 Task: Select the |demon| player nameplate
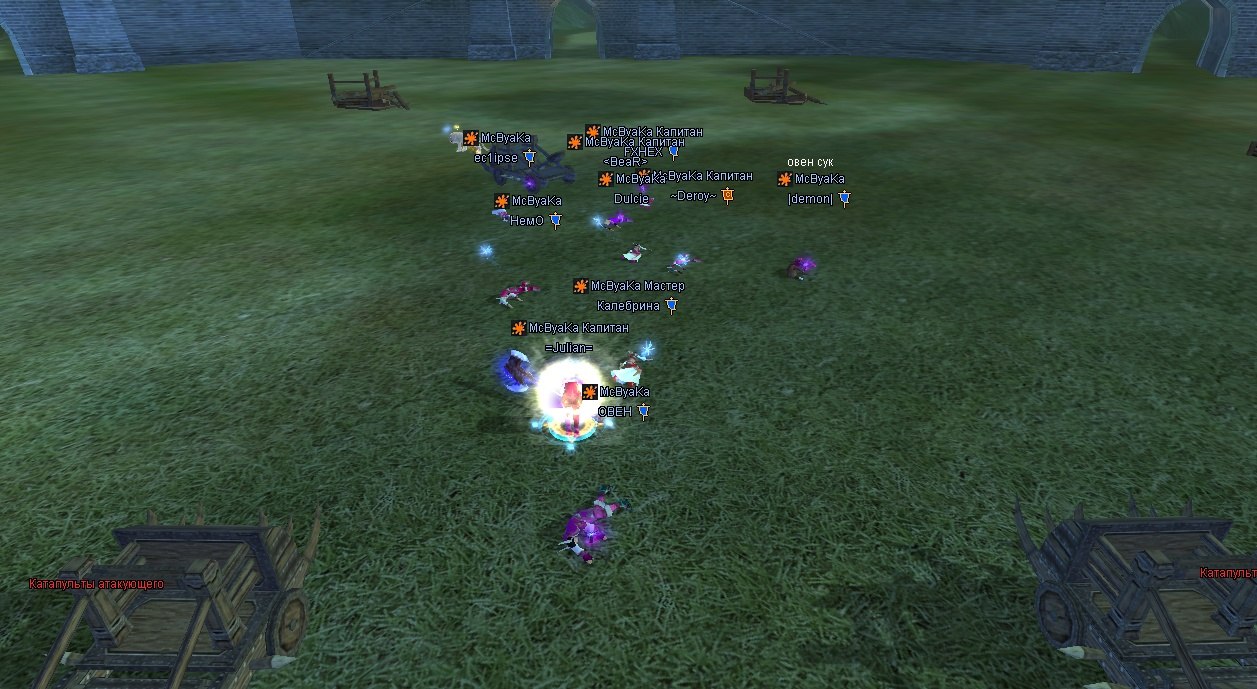(810, 199)
